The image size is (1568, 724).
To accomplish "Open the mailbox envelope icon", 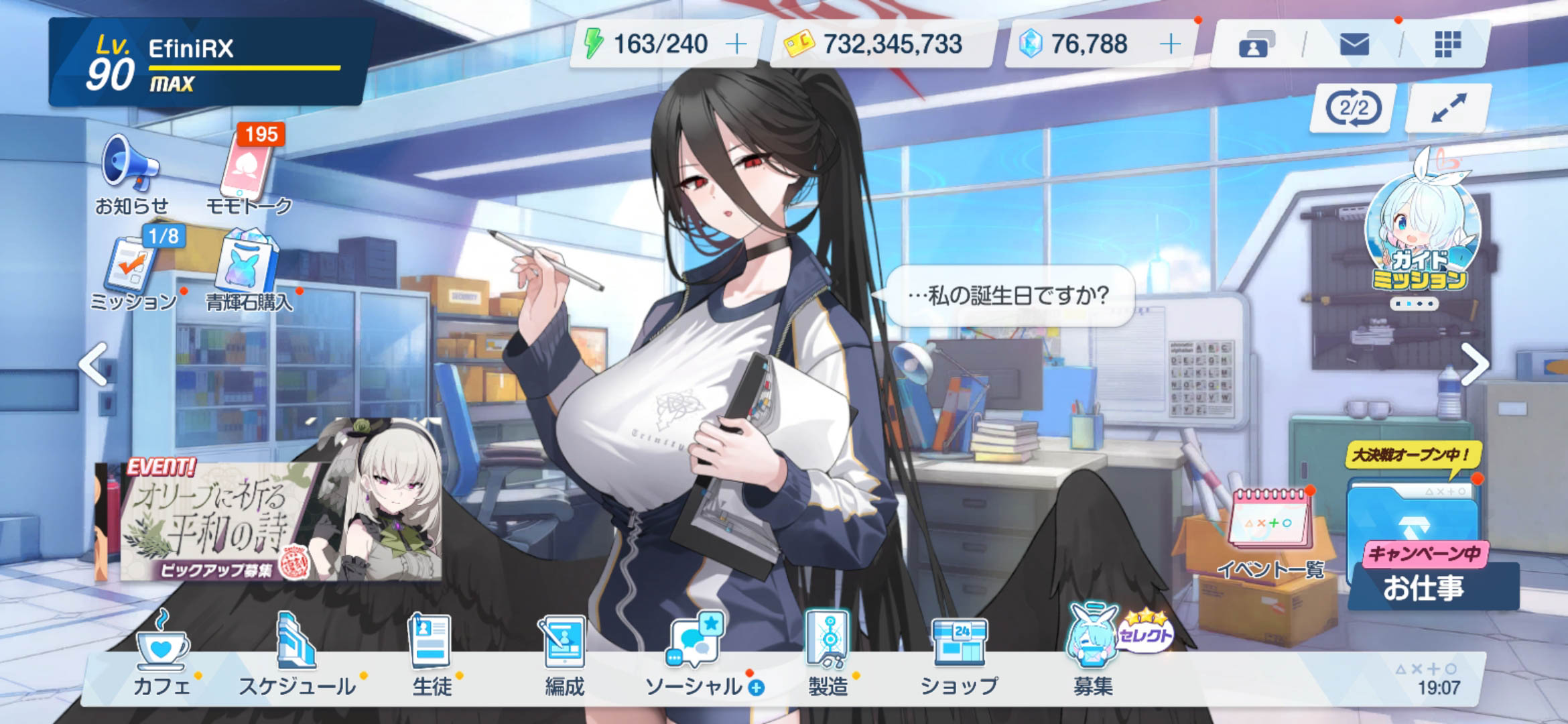I will [1354, 45].
